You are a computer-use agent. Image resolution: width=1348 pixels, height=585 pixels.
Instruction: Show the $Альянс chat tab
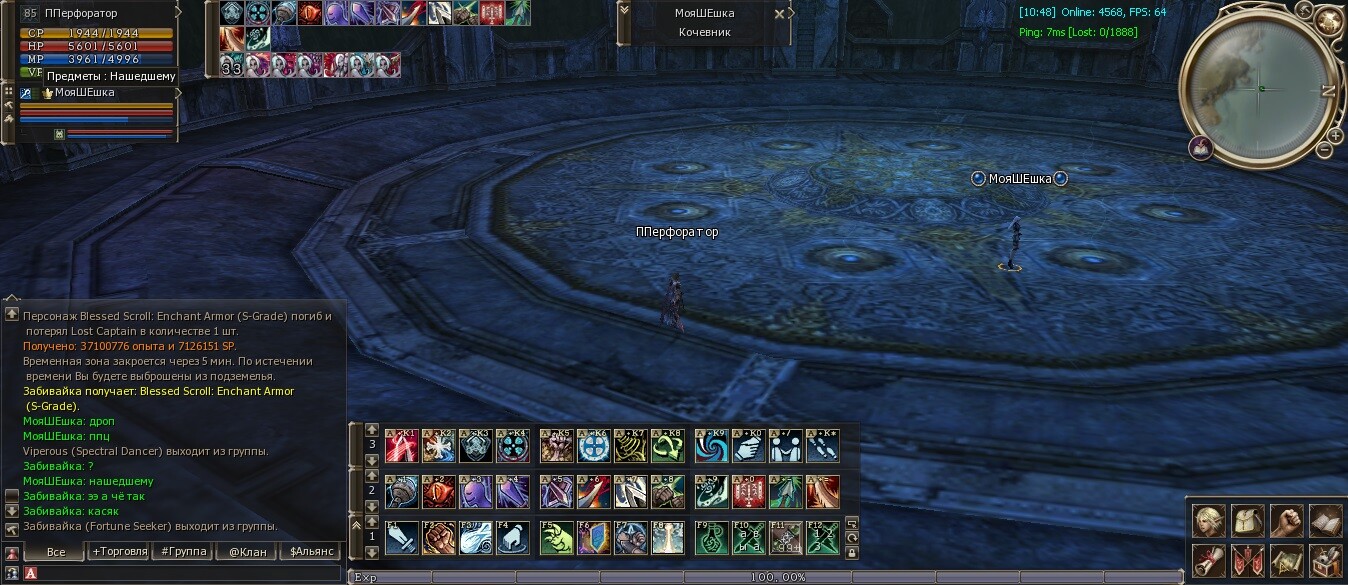click(x=310, y=551)
